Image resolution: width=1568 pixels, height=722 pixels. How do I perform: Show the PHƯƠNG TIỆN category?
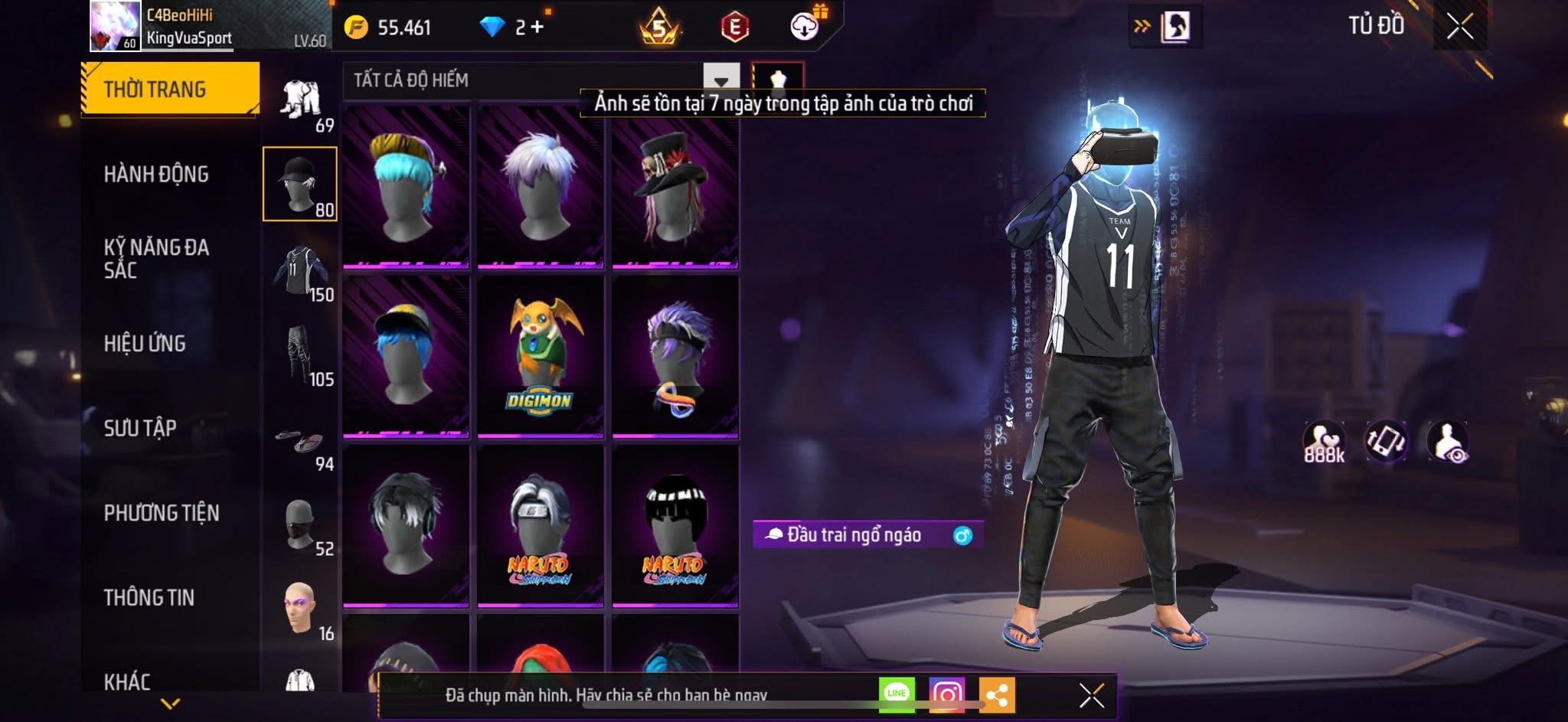tap(162, 513)
